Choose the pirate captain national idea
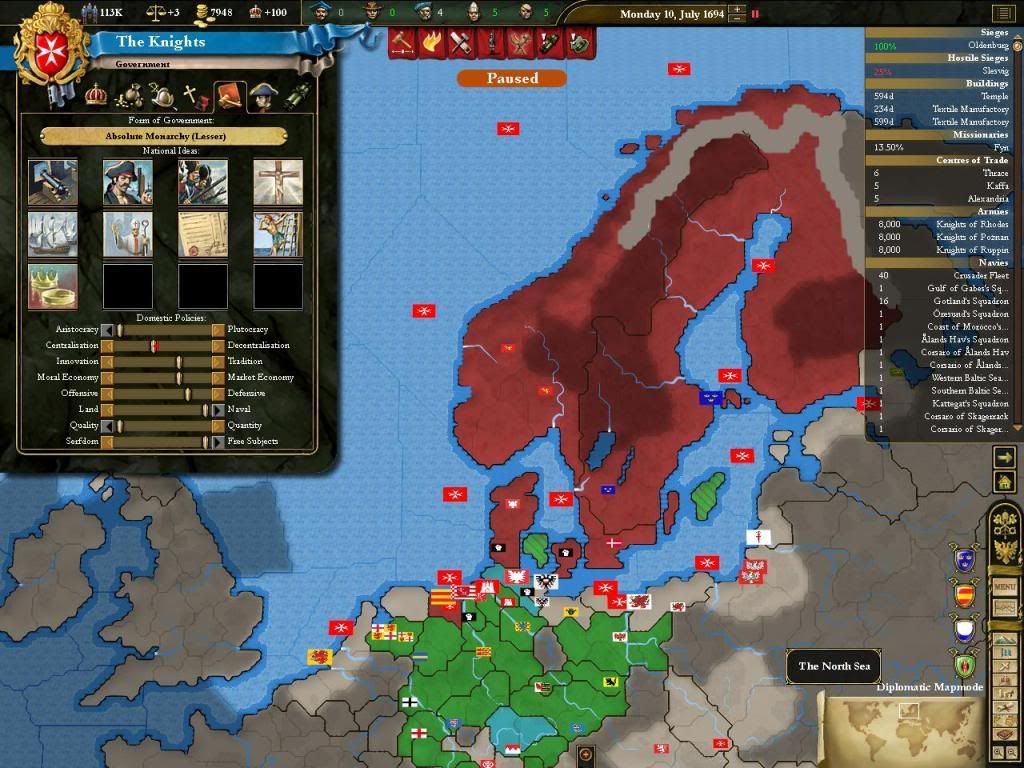Image resolution: width=1024 pixels, height=768 pixels. 128,182
